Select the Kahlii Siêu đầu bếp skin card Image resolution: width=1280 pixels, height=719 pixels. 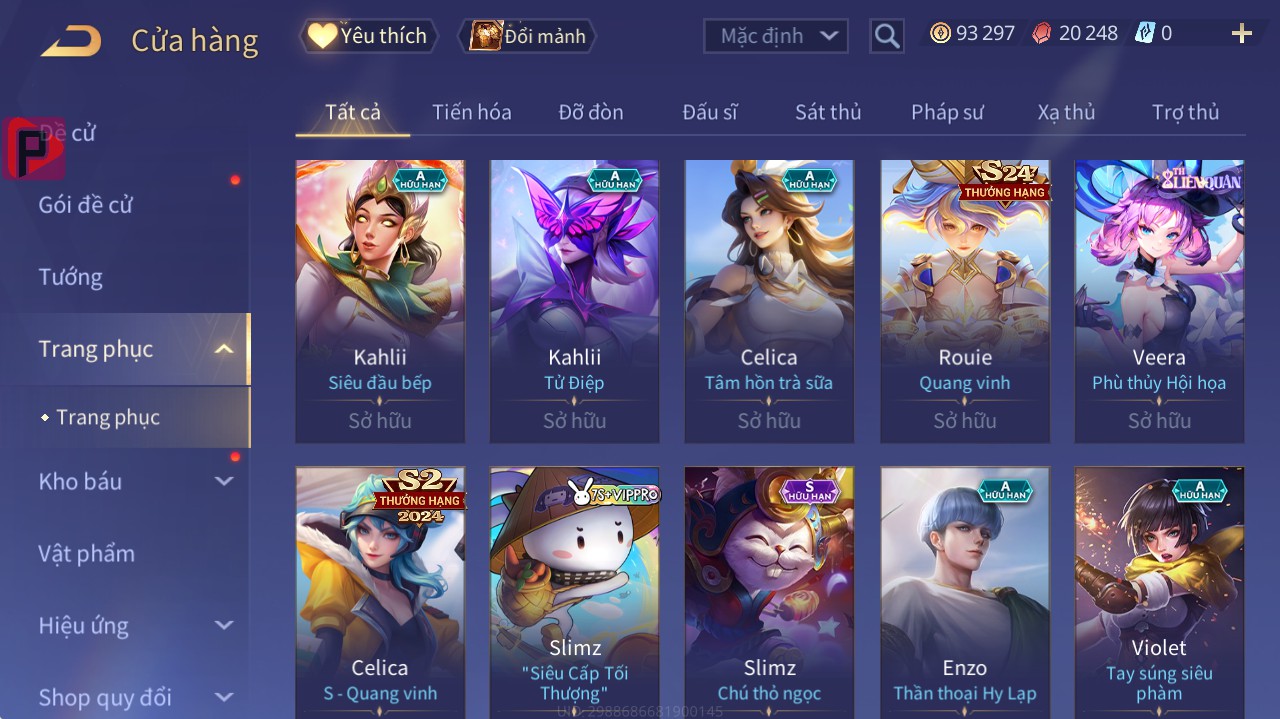(380, 300)
